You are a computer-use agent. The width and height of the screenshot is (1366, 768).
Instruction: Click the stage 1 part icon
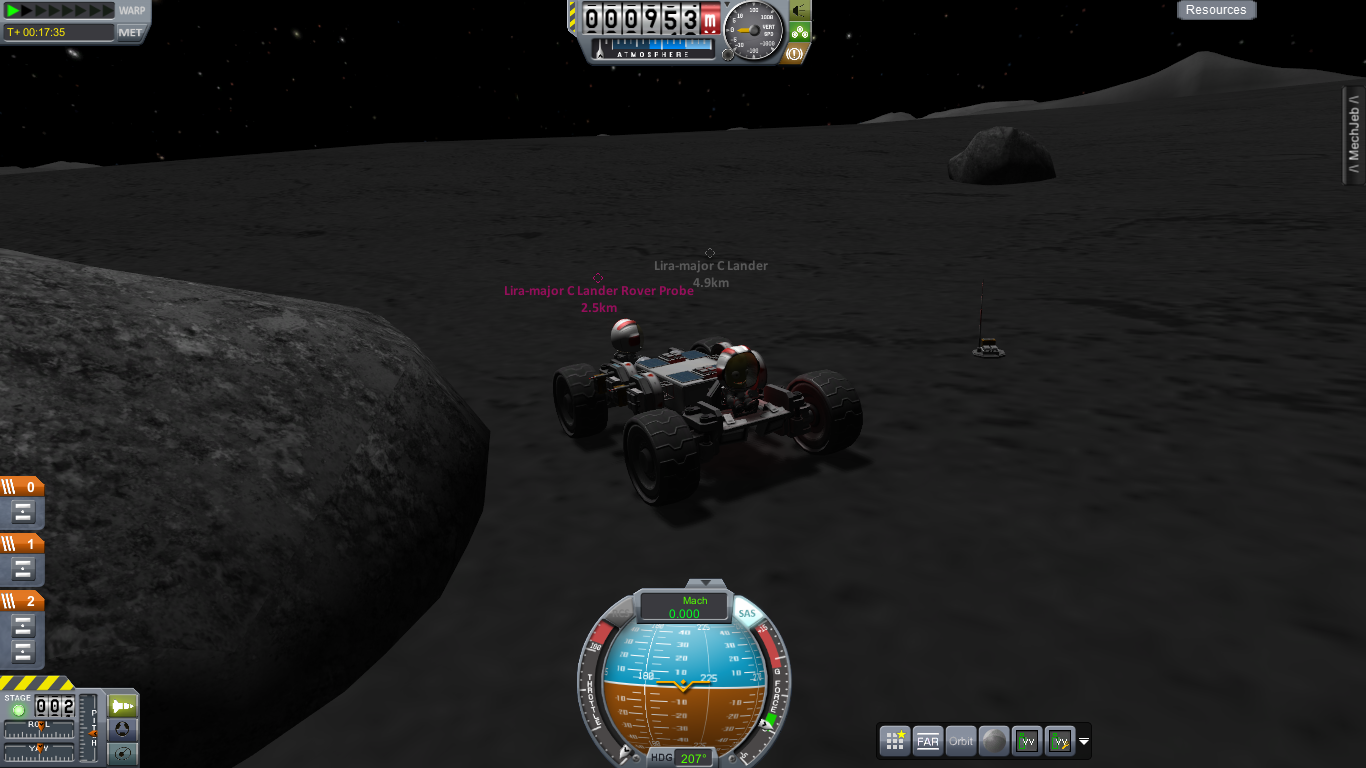coord(24,569)
